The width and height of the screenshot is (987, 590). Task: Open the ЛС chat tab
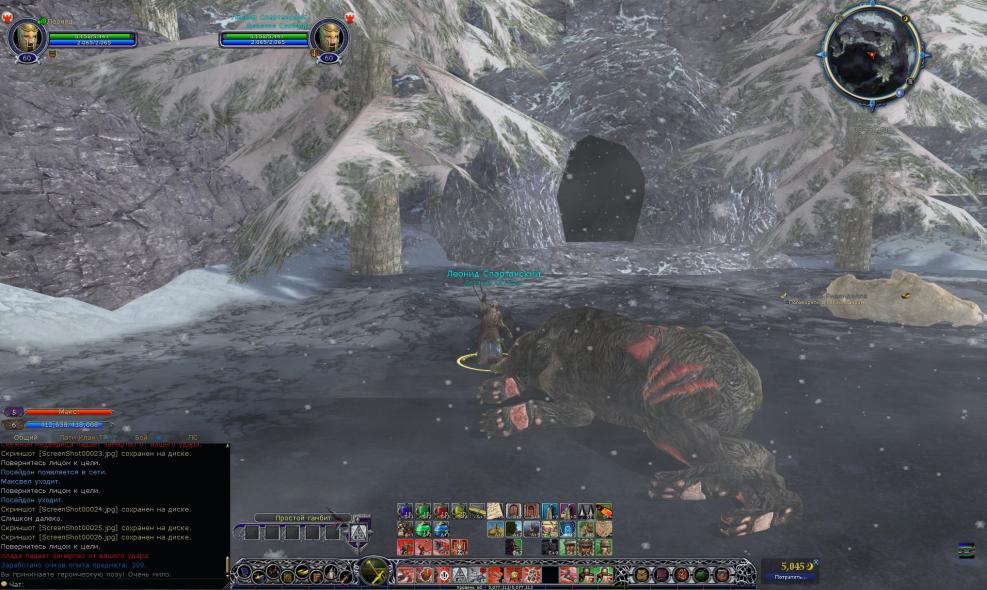point(193,438)
